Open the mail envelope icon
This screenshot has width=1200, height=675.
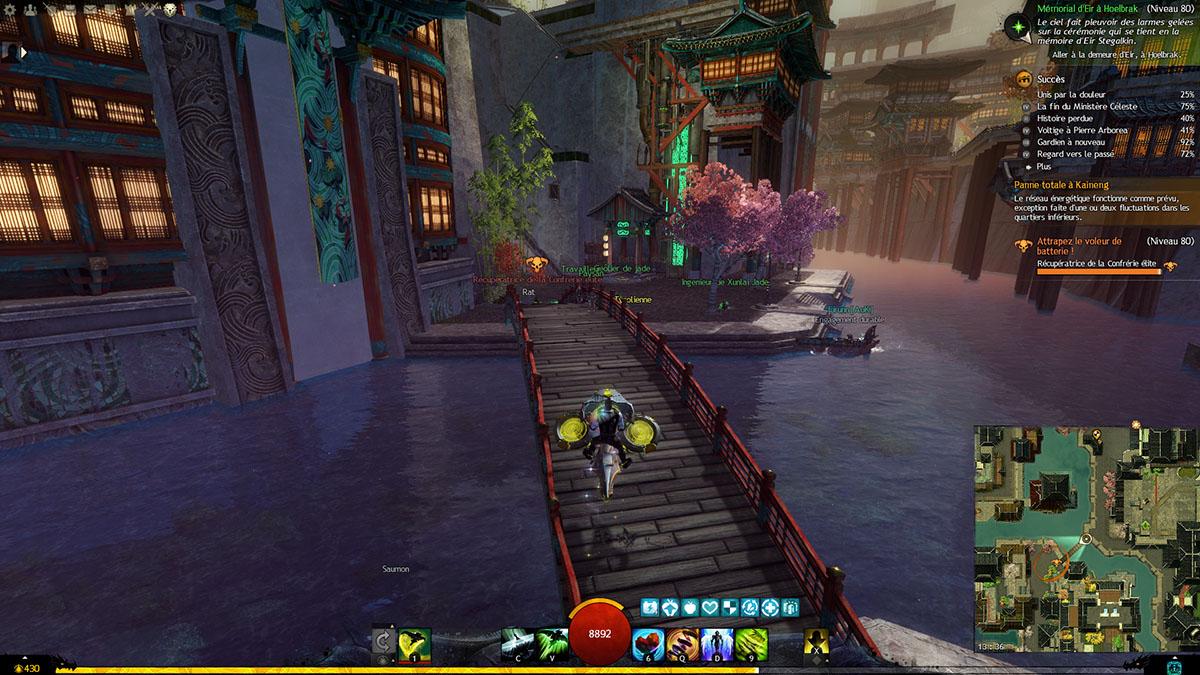(x=88, y=9)
